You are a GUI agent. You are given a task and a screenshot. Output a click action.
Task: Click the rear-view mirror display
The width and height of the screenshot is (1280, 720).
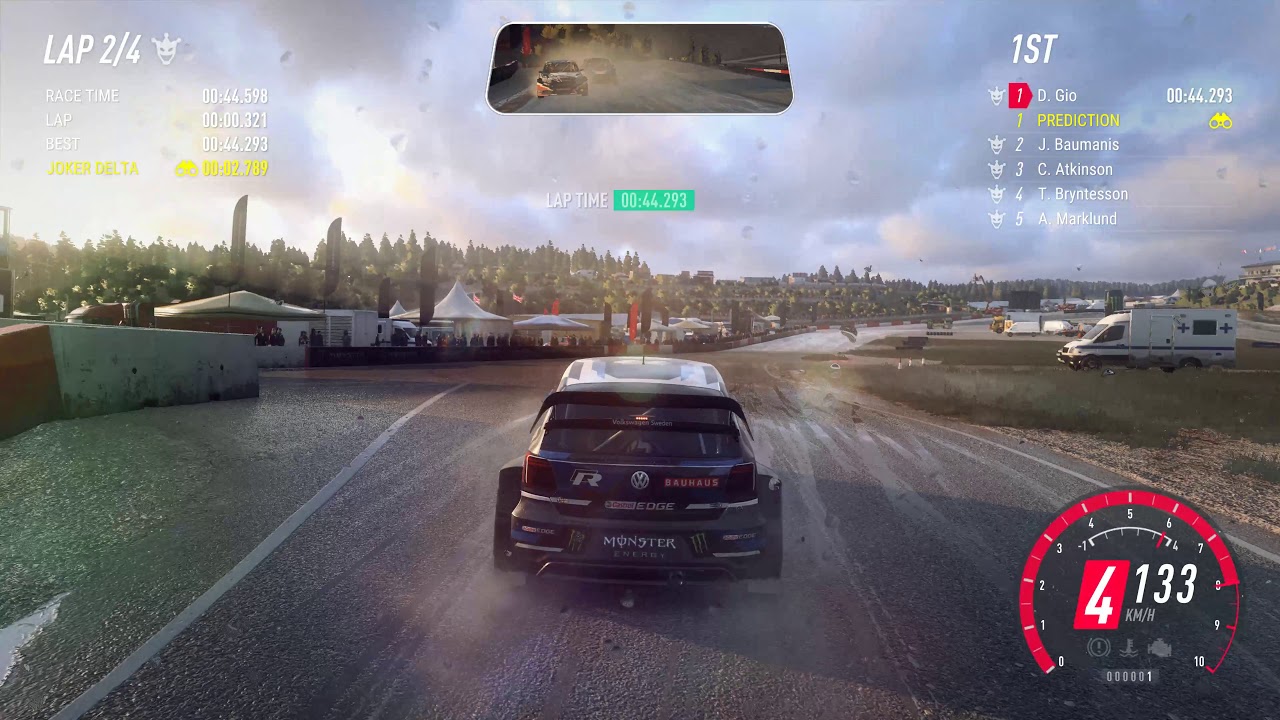click(640, 68)
